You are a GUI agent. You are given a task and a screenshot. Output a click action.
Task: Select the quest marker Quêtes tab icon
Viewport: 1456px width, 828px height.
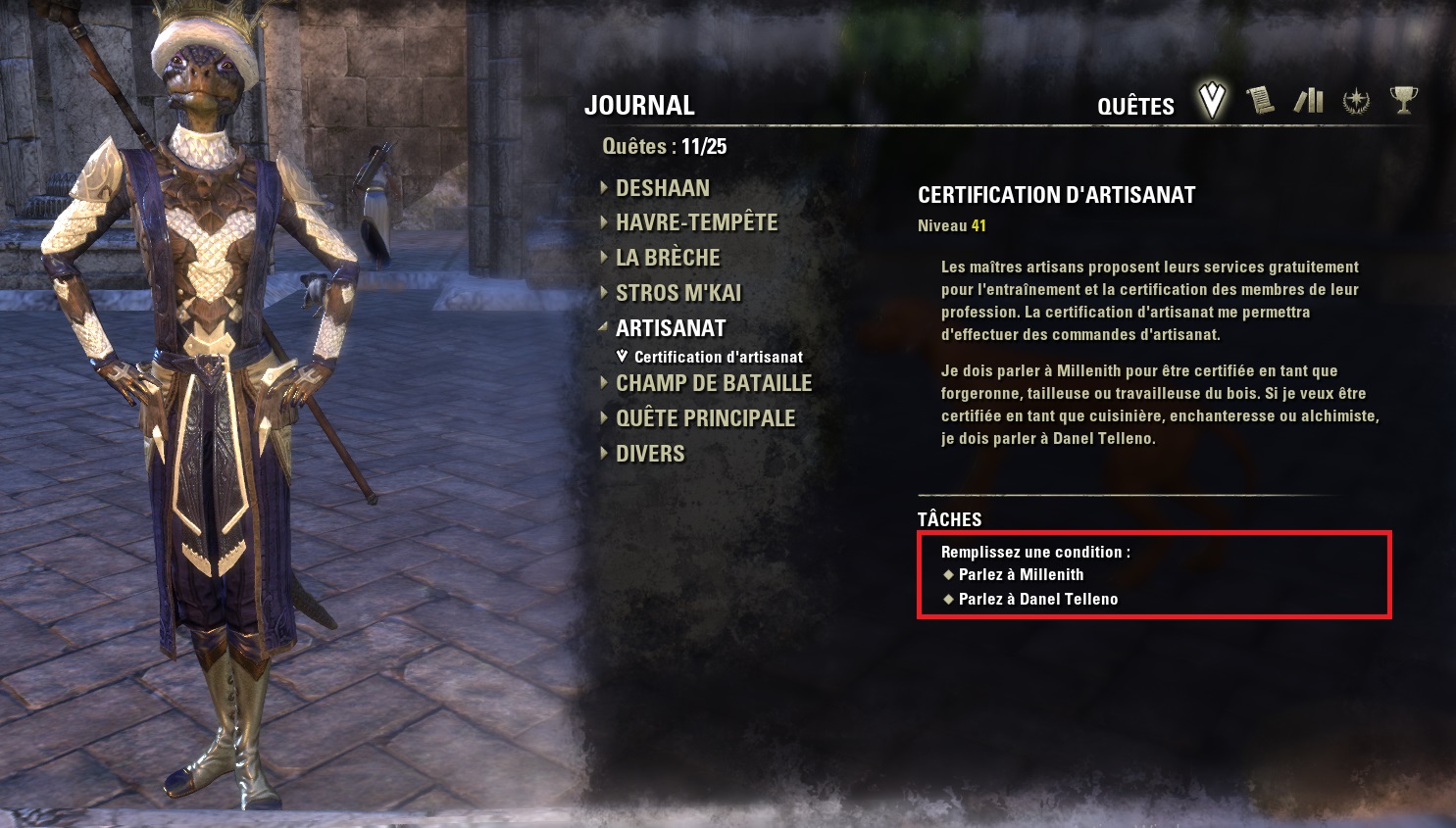click(x=1213, y=100)
